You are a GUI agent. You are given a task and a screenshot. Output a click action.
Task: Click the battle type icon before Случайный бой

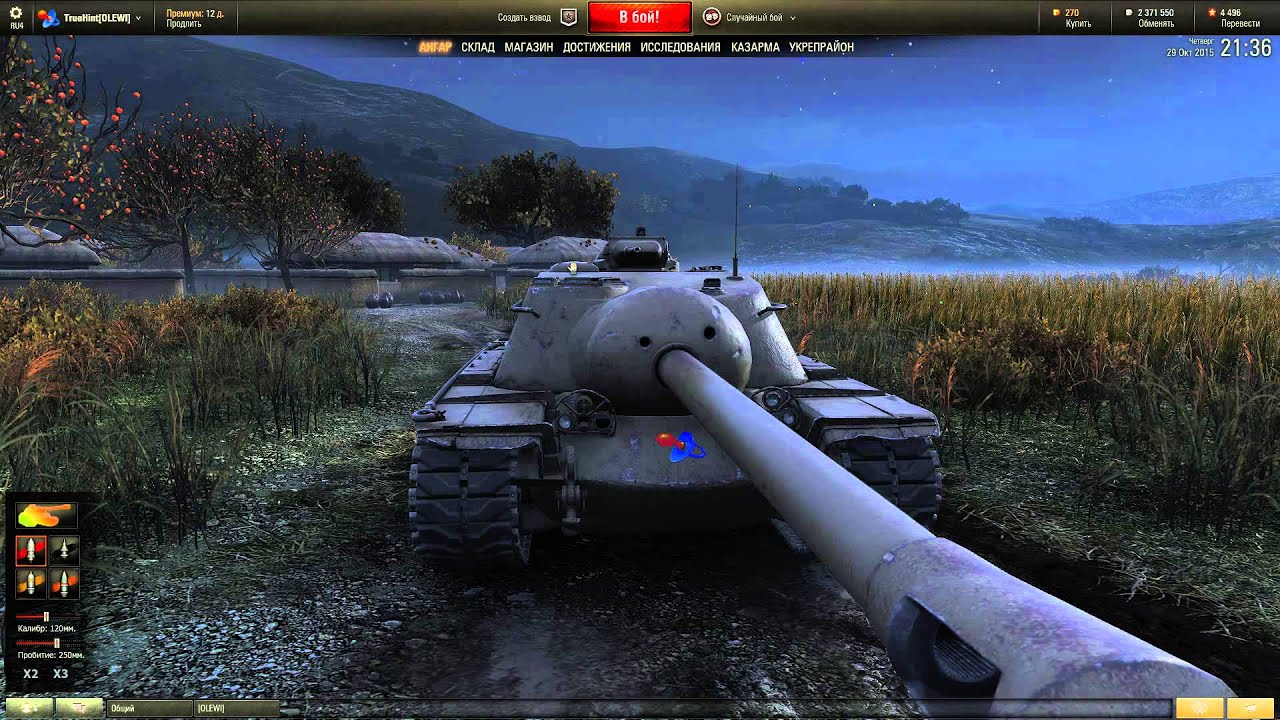[712, 16]
